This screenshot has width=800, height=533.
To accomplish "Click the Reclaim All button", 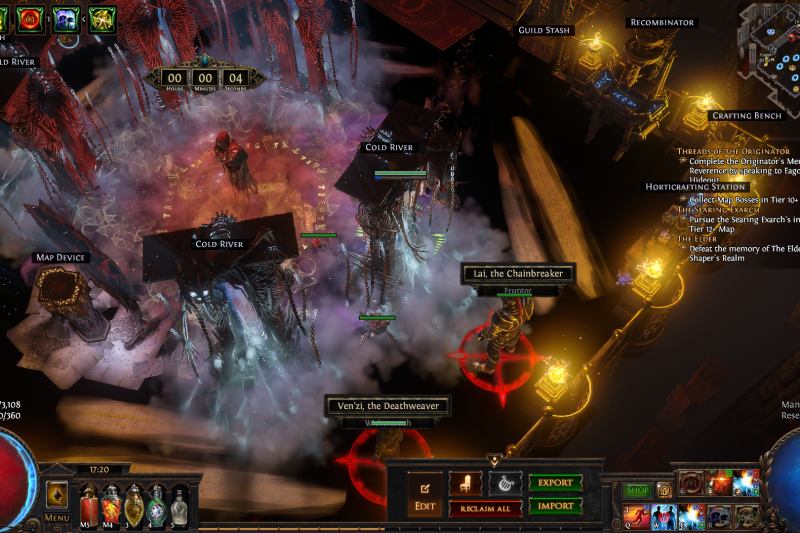I will [x=485, y=509].
